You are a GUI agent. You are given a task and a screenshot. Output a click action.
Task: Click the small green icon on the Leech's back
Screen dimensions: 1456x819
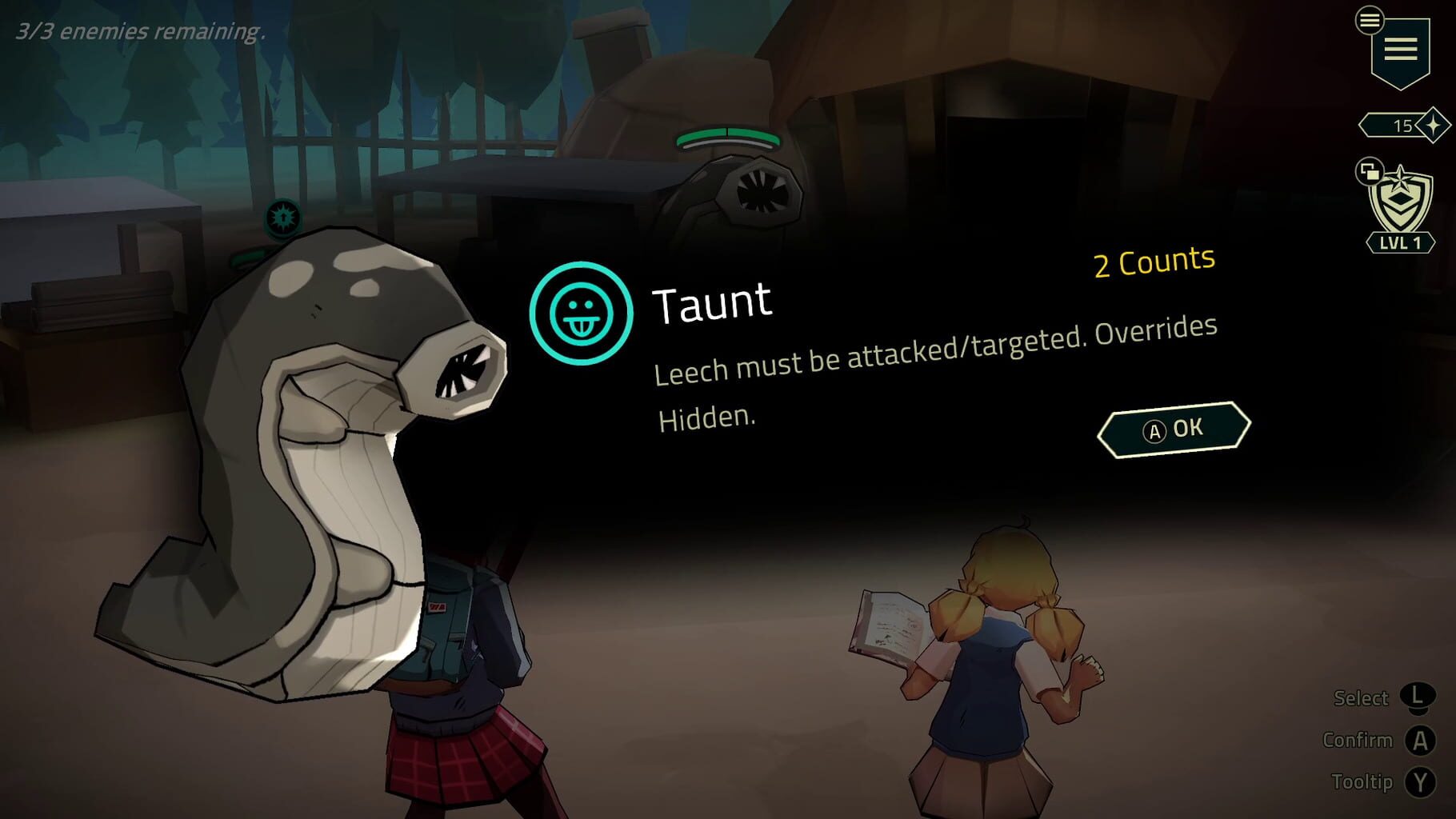click(247, 258)
